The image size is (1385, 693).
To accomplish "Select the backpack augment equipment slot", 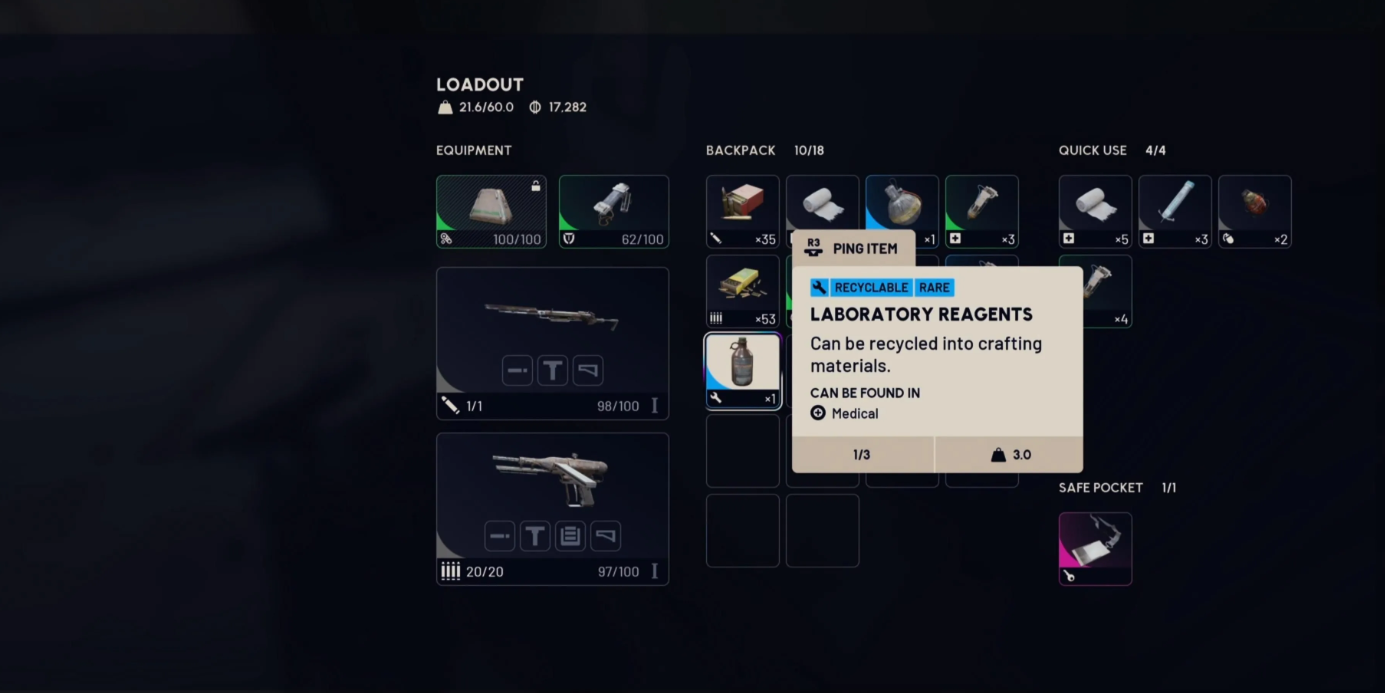I will pos(491,211).
